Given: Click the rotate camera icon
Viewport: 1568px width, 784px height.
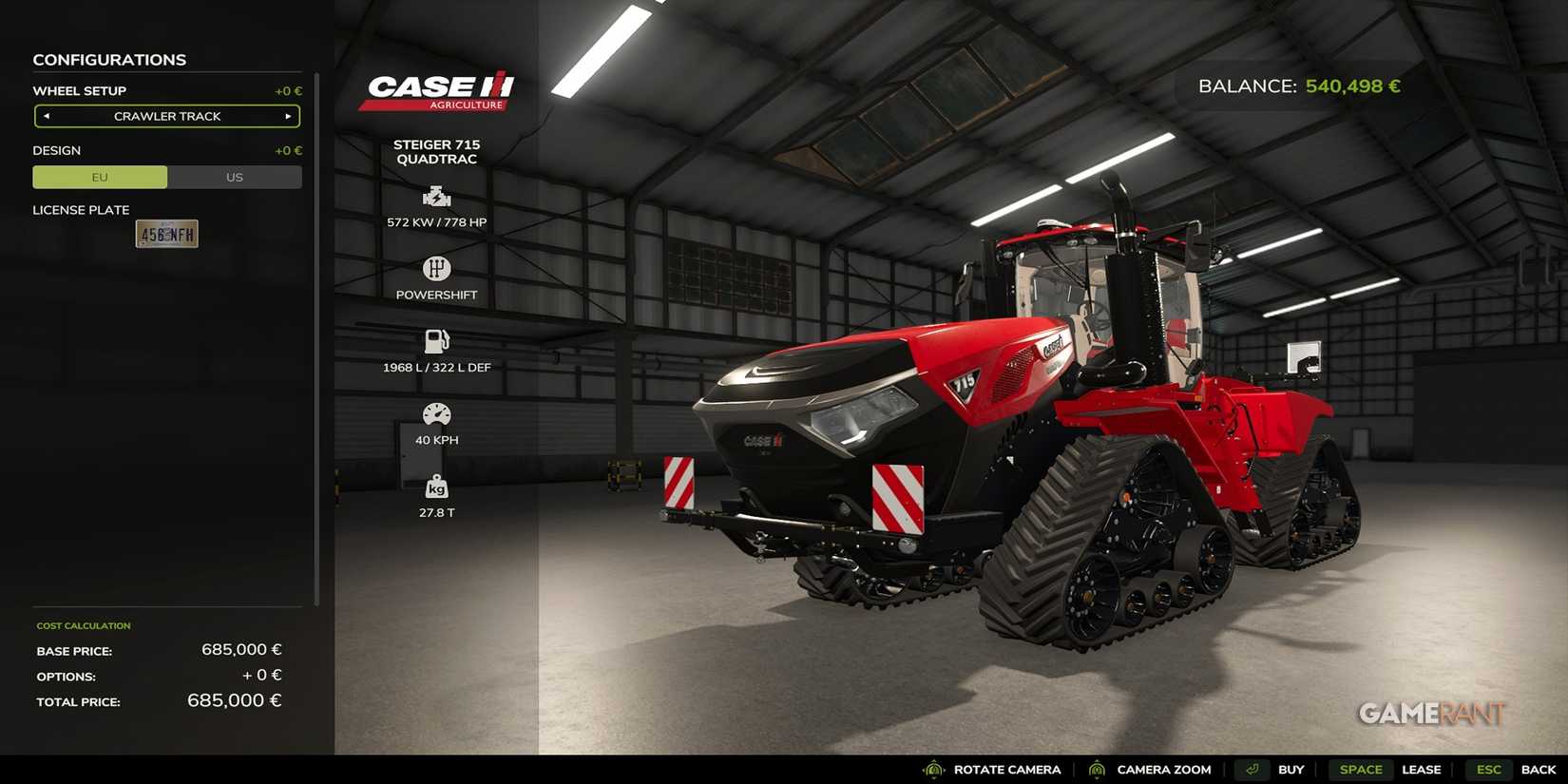Looking at the screenshot, I should pyautogui.click(x=932, y=770).
